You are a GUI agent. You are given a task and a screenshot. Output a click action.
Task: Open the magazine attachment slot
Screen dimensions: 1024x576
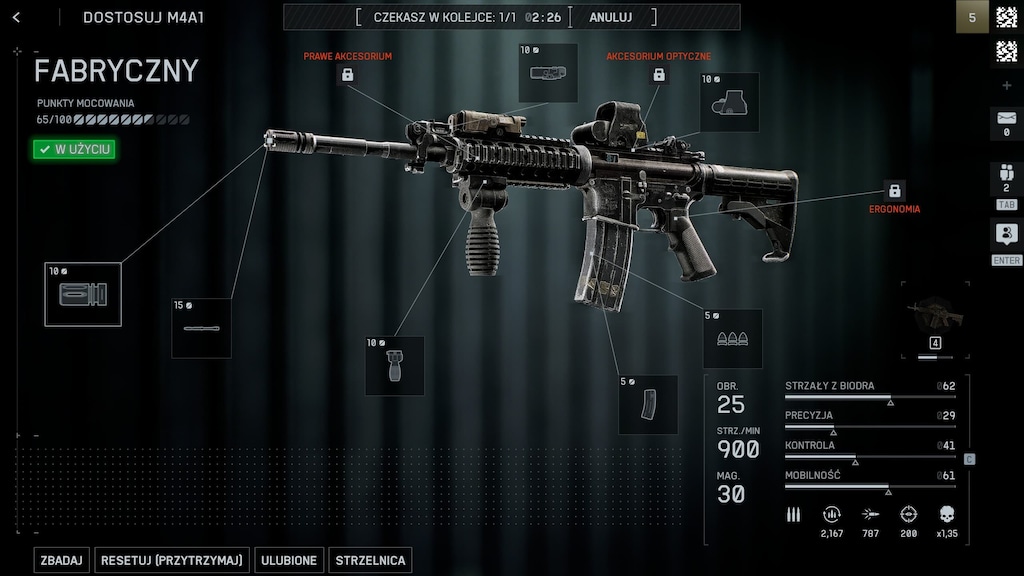(648, 404)
